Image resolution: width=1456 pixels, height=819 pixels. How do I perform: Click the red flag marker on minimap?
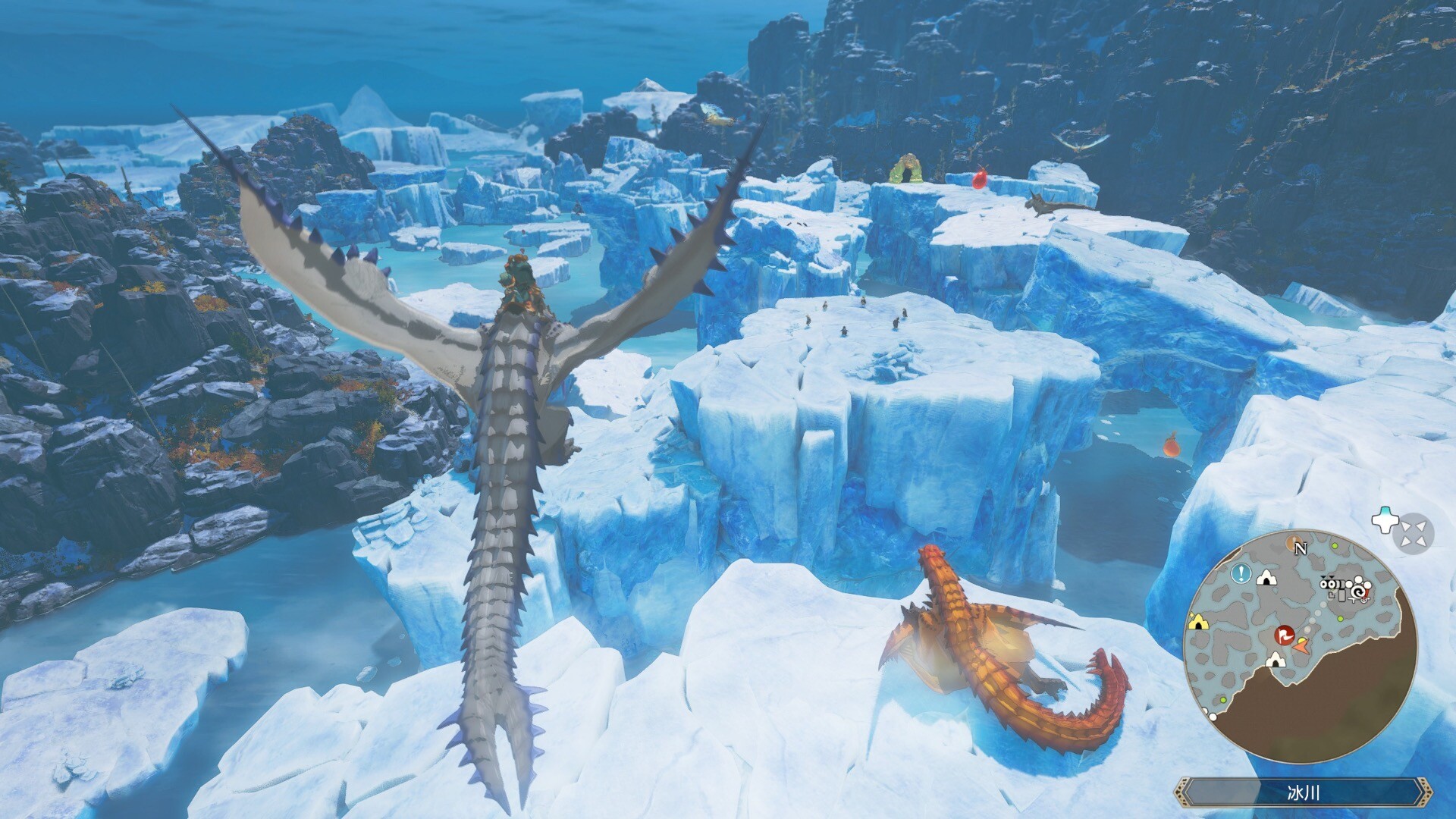coord(1284,634)
